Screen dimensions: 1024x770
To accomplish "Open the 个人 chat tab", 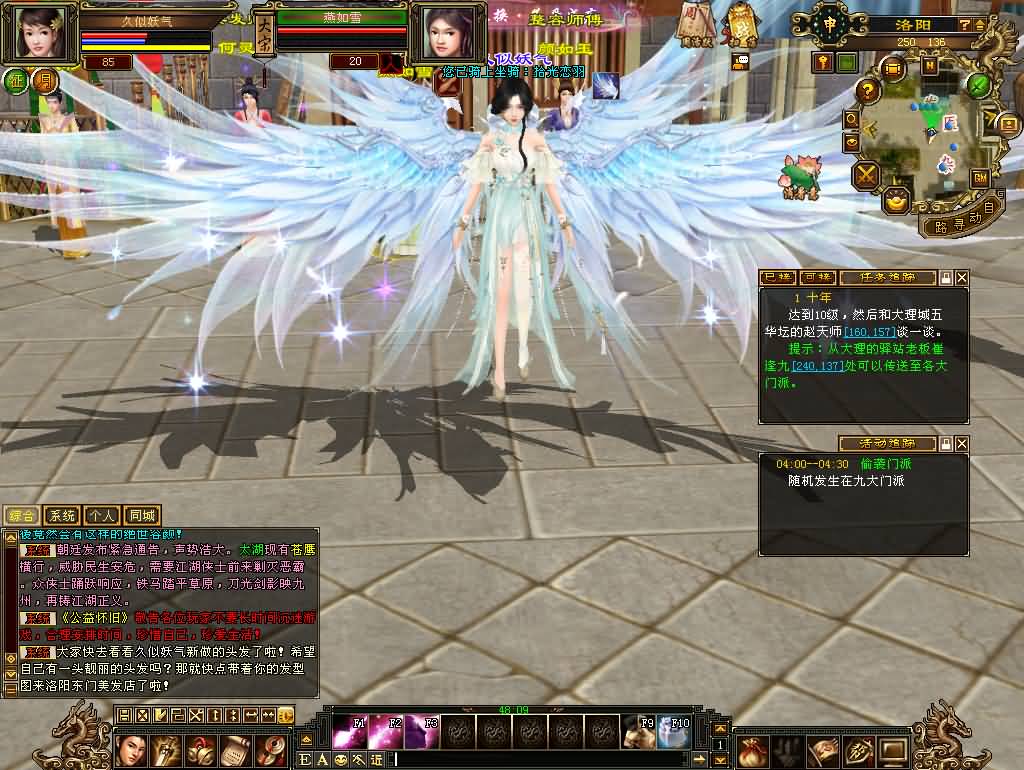I will coord(101,516).
